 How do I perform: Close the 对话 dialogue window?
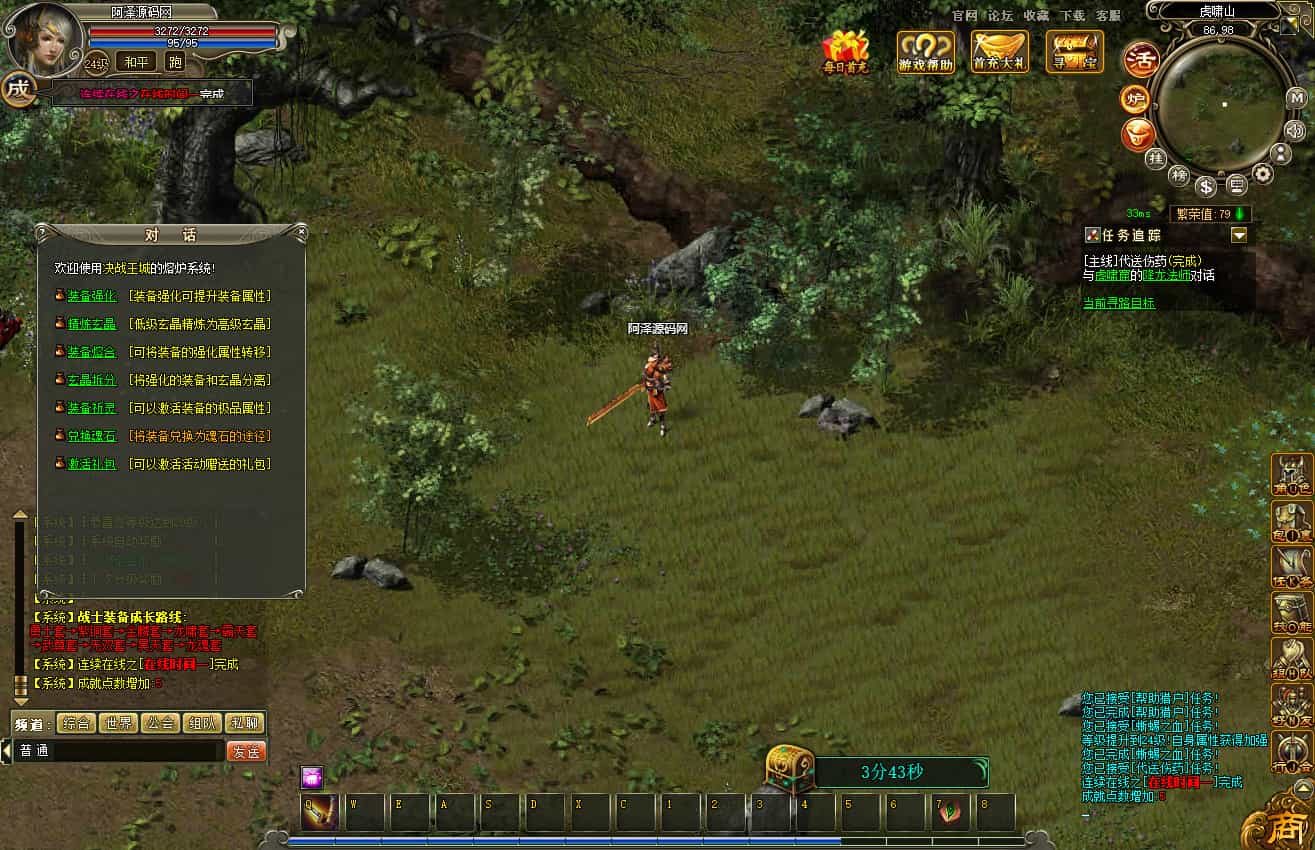[x=301, y=233]
